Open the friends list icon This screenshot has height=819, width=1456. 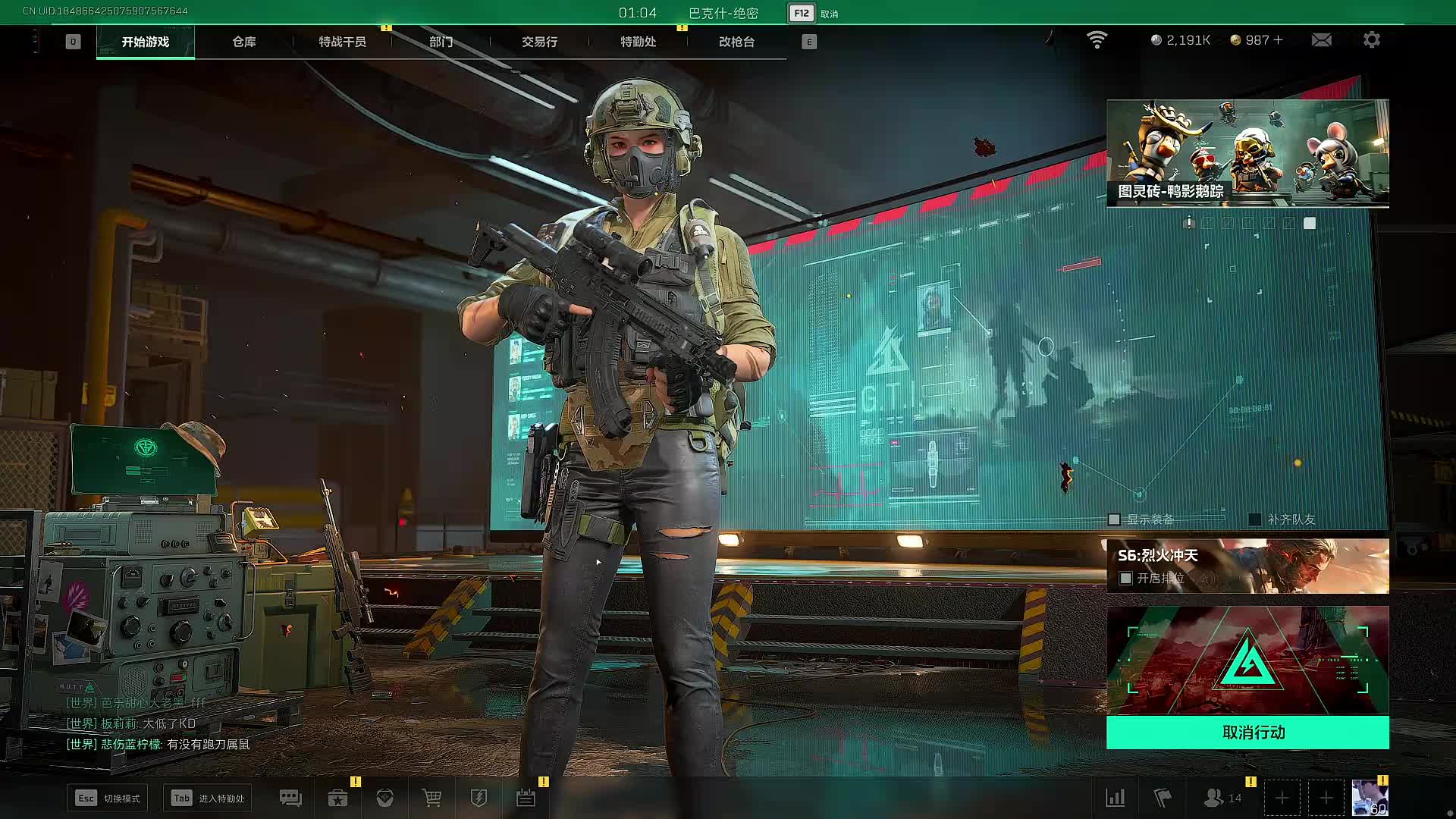pyautogui.click(x=1214, y=798)
